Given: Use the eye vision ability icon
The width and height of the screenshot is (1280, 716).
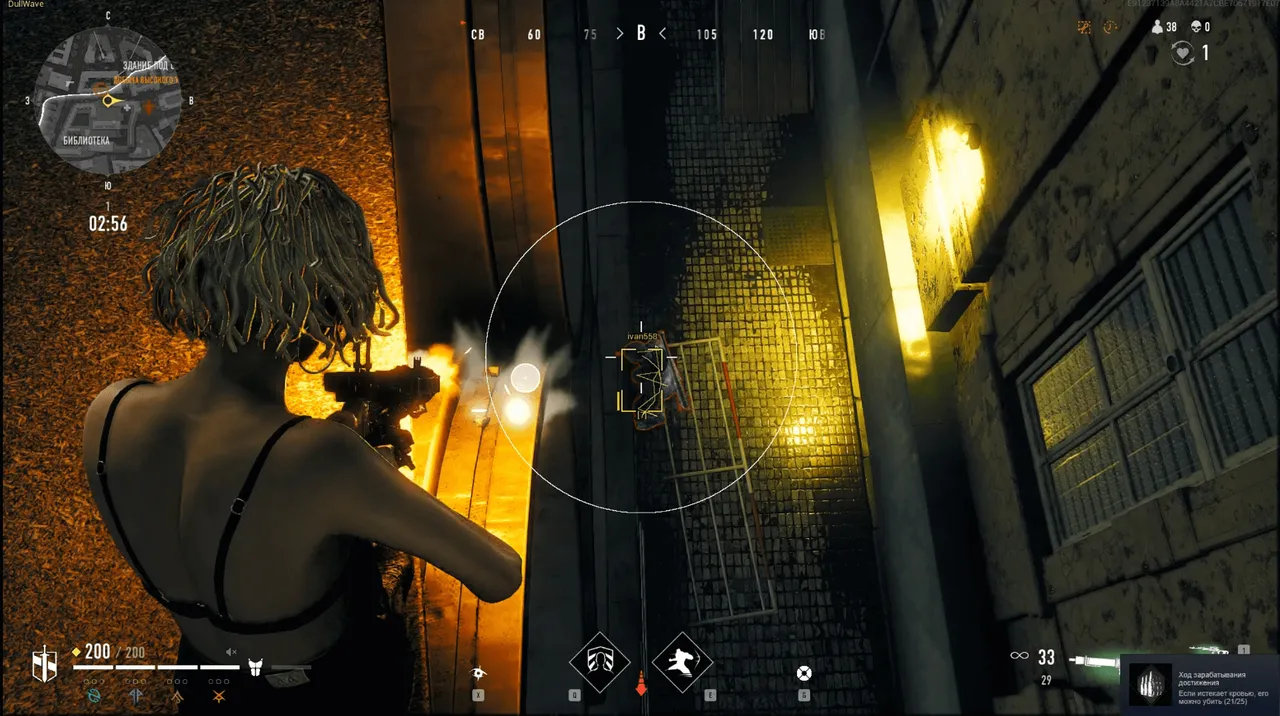Looking at the screenshot, I should click(x=479, y=673).
